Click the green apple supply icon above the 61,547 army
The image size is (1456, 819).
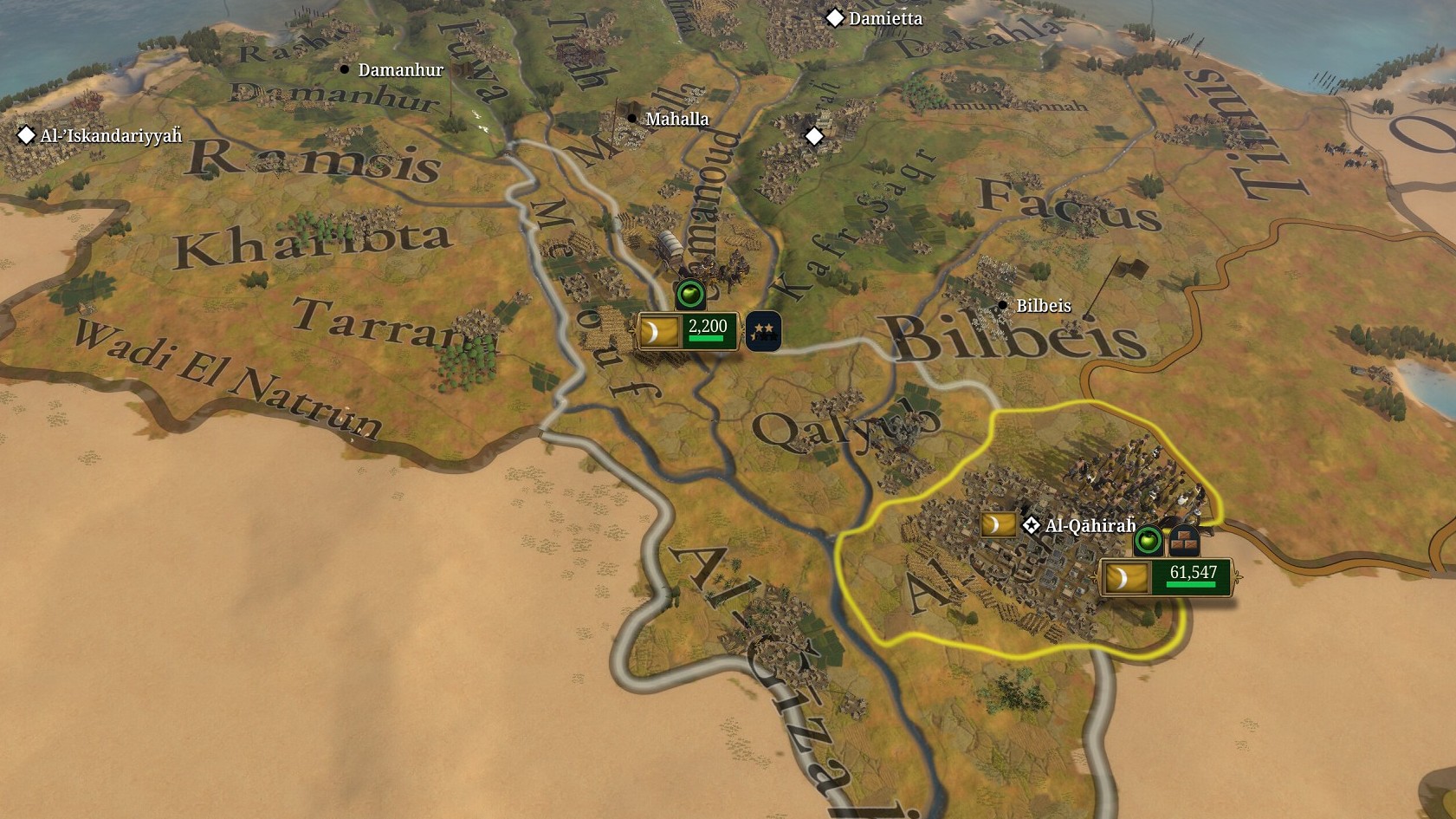1149,541
